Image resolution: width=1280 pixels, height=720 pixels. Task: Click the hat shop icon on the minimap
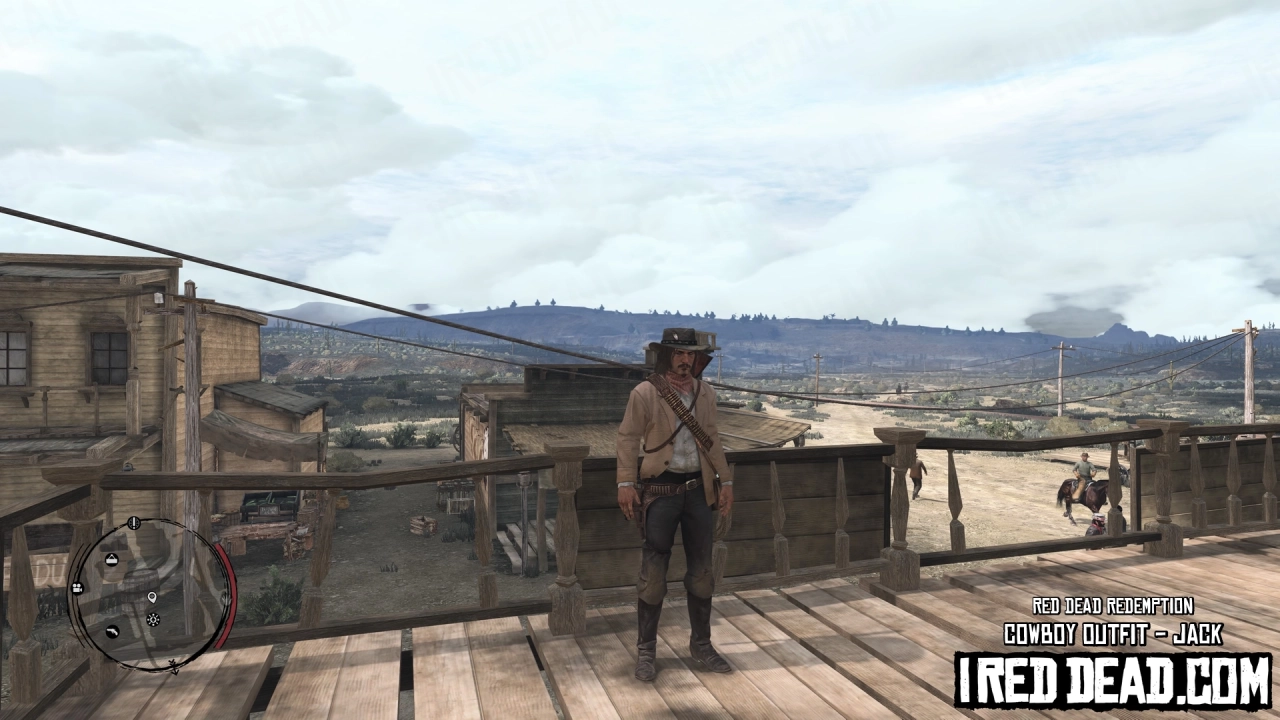click(112, 559)
